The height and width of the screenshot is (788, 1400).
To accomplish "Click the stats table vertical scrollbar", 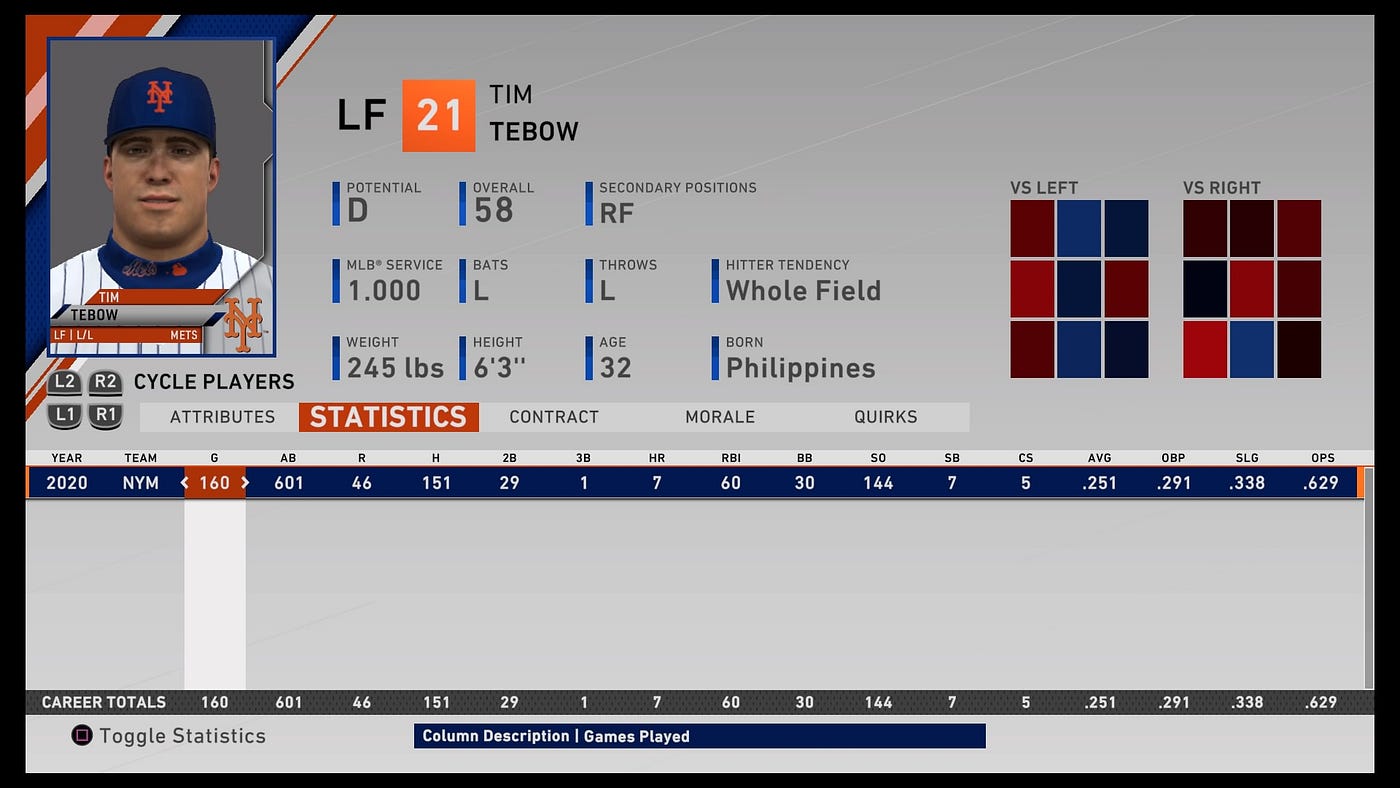I will click(x=1369, y=590).
